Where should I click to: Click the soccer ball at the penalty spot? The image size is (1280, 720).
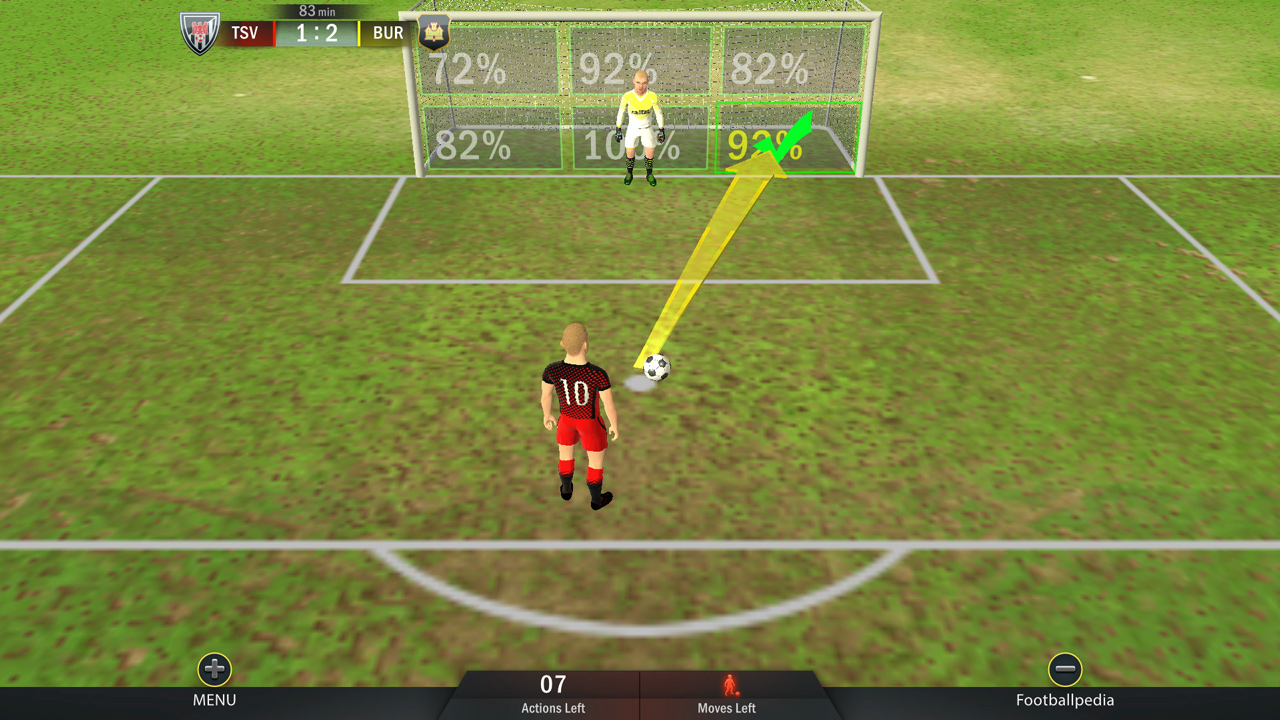[x=657, y=369]
